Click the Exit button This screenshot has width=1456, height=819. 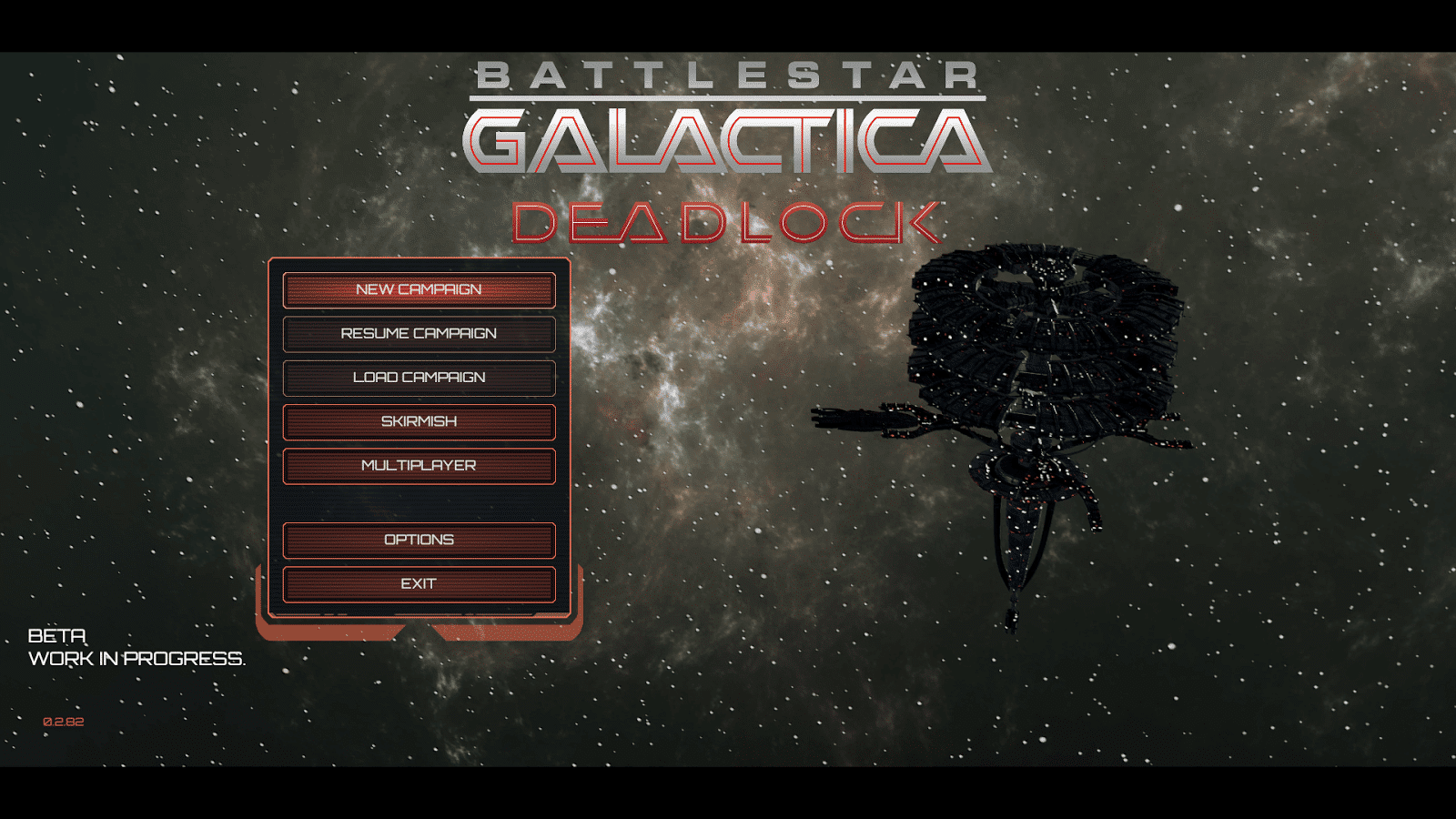click(419, 584)
